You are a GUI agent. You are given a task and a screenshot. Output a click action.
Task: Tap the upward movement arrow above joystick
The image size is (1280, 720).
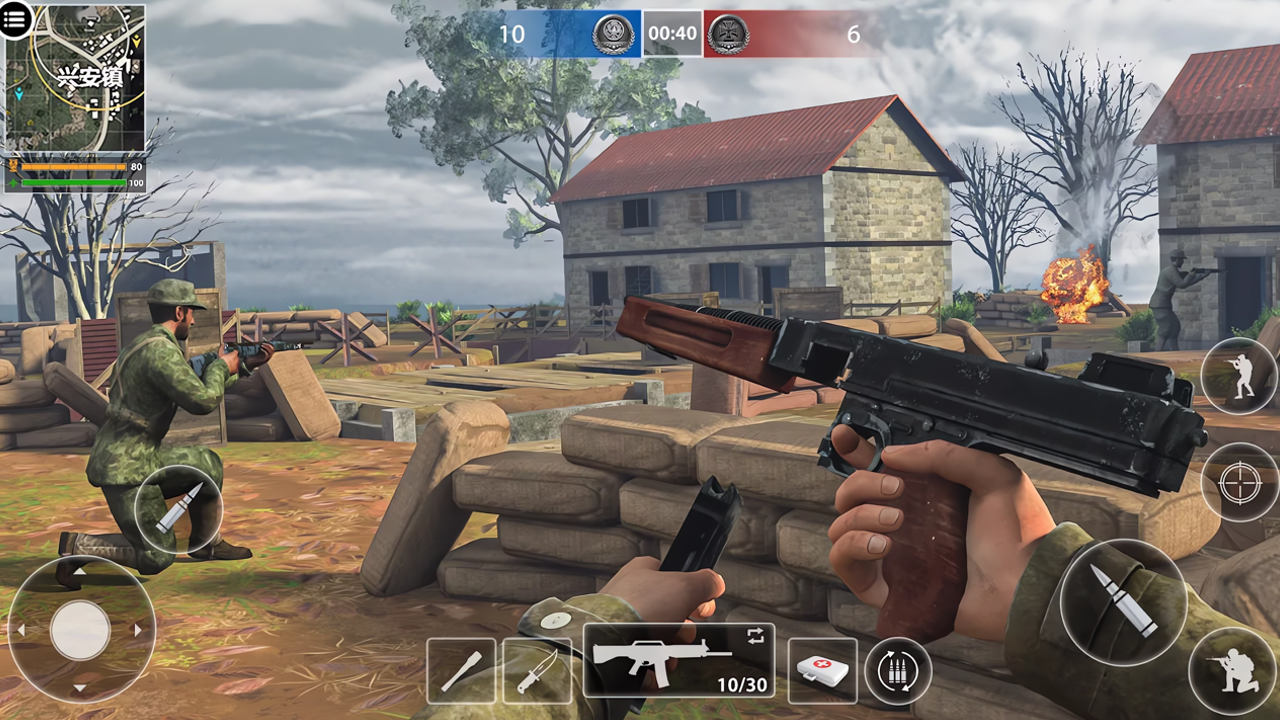click(x=80, y=572)
